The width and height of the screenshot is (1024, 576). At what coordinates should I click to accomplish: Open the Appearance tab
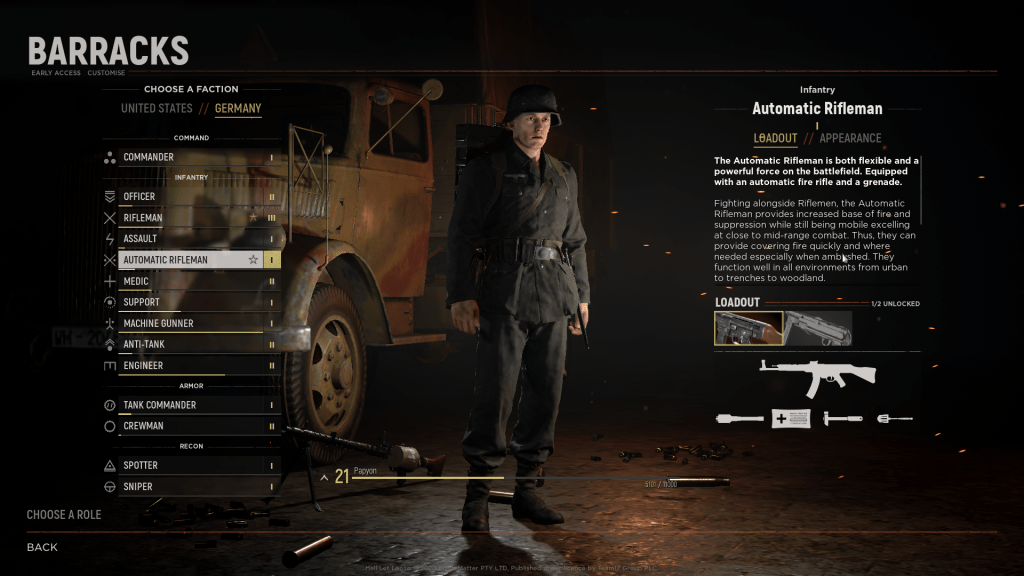pos(850,138)
